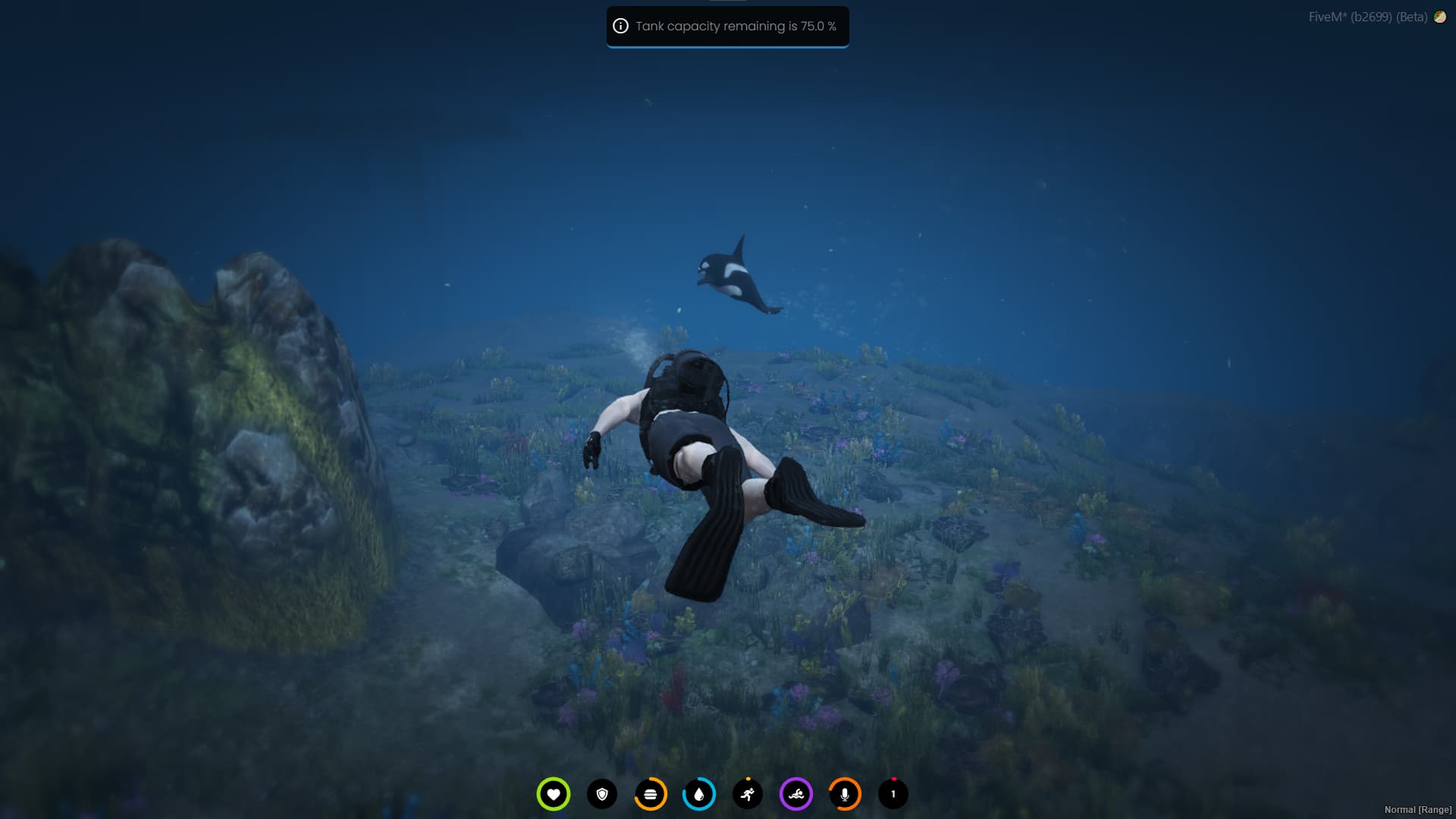Toggle the microphone voice icon
Image resolution: width=1456 pixels, height=819 pixels.
point(845,794)
